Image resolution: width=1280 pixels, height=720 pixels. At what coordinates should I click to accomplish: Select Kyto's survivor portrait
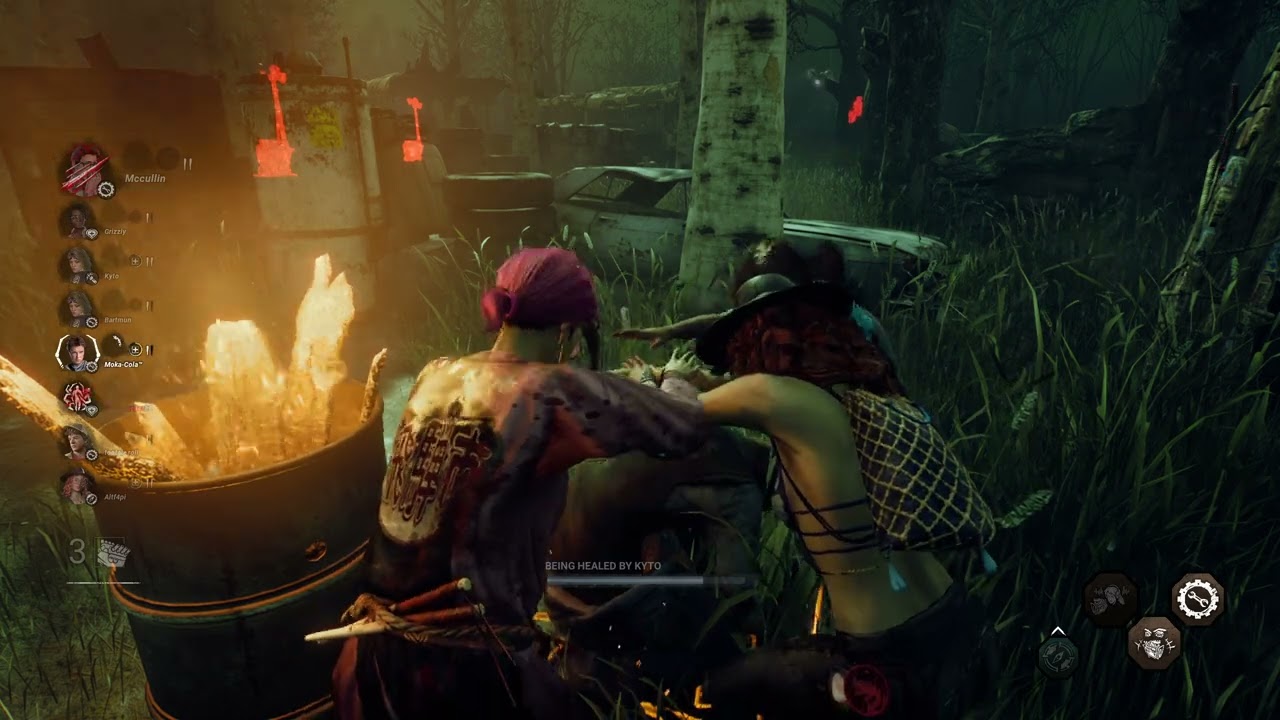pos(78,265)
